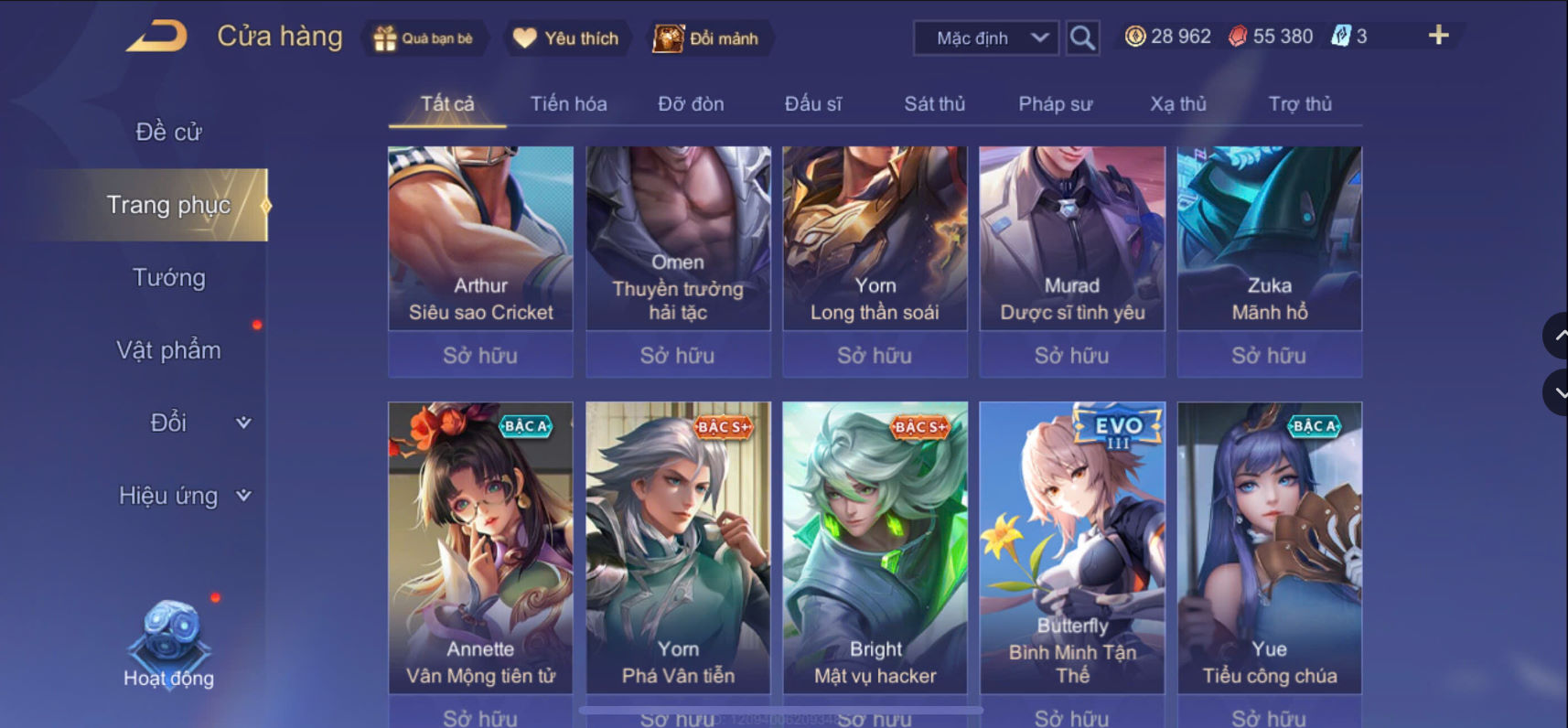The height and width of the screenshot is (728, 1568).
Task: Click the plus icon to add vouchers
Action: coord(1439,35)
